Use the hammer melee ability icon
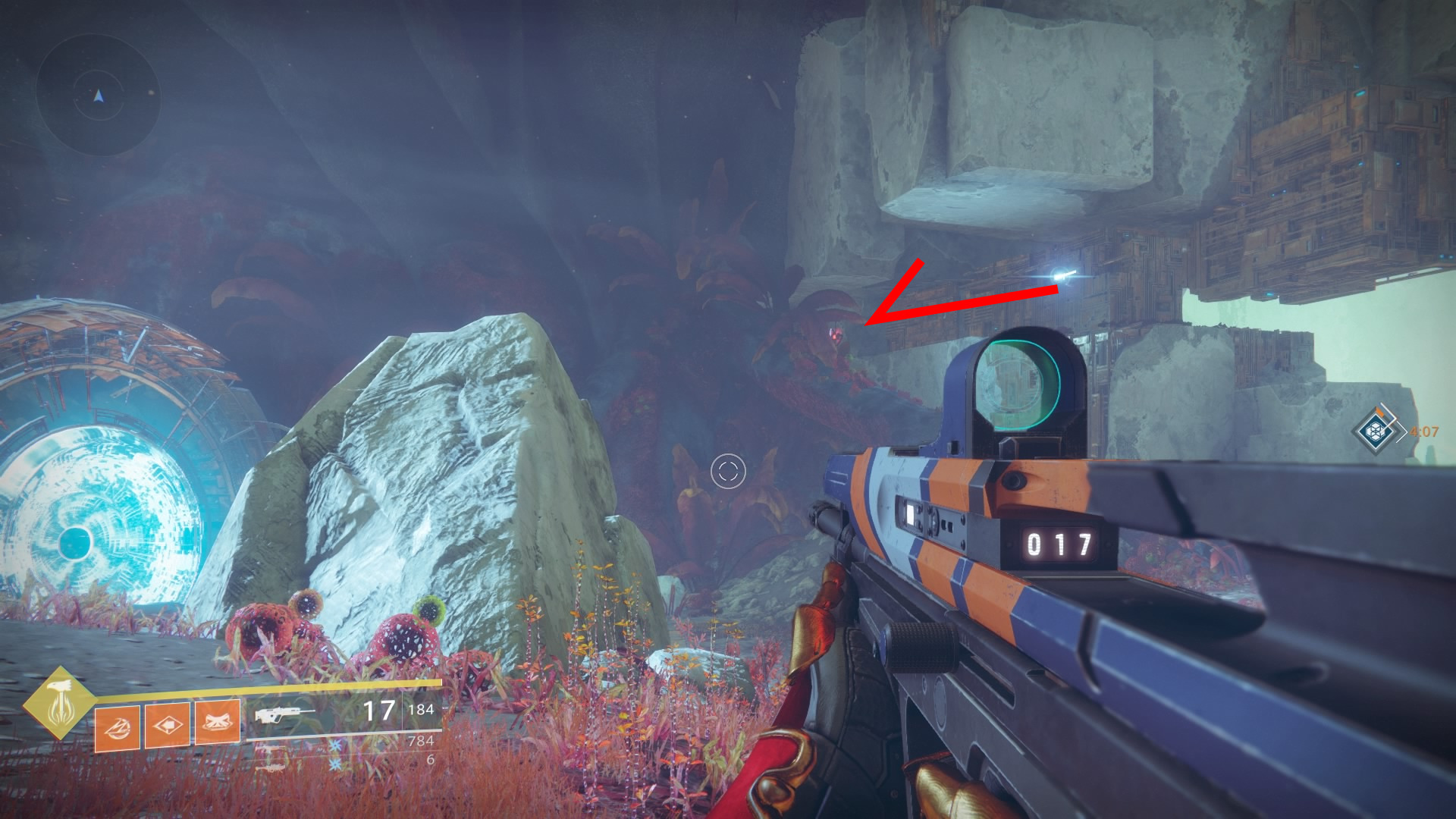Viewport: 1456px width, 819px height. tap(168, 725)
